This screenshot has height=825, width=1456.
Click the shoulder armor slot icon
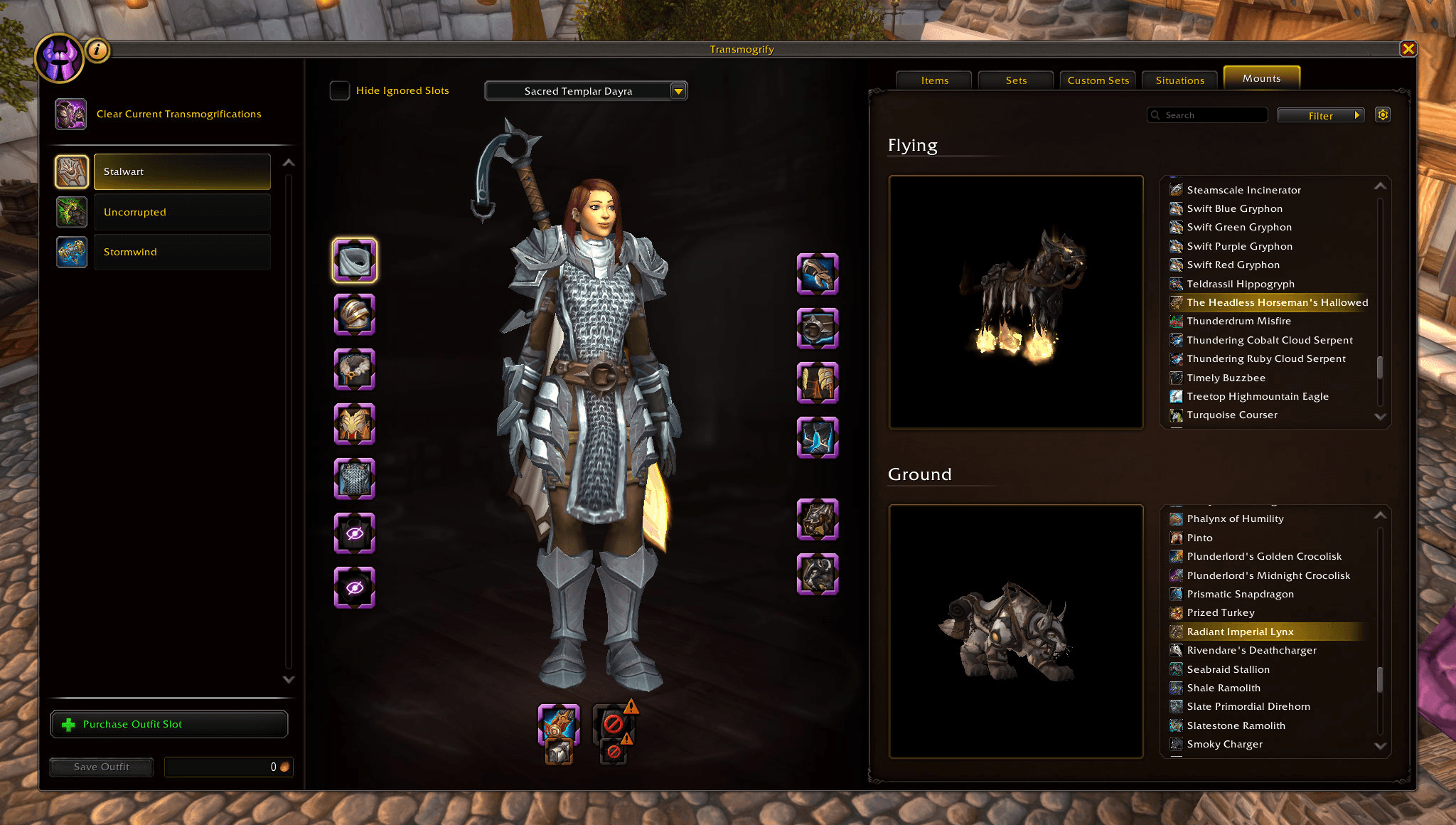[x=355, y=315]
